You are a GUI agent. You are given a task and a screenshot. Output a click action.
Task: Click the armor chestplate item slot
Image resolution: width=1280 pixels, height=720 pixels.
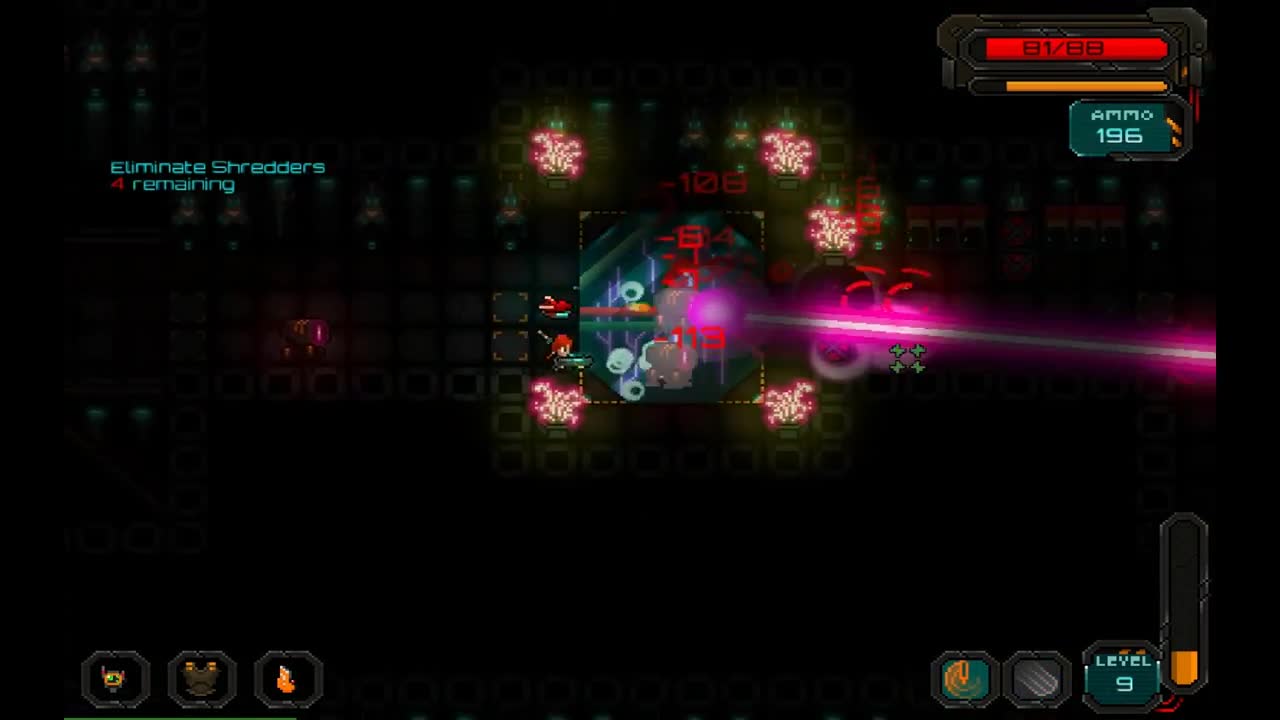pos(202,680)
